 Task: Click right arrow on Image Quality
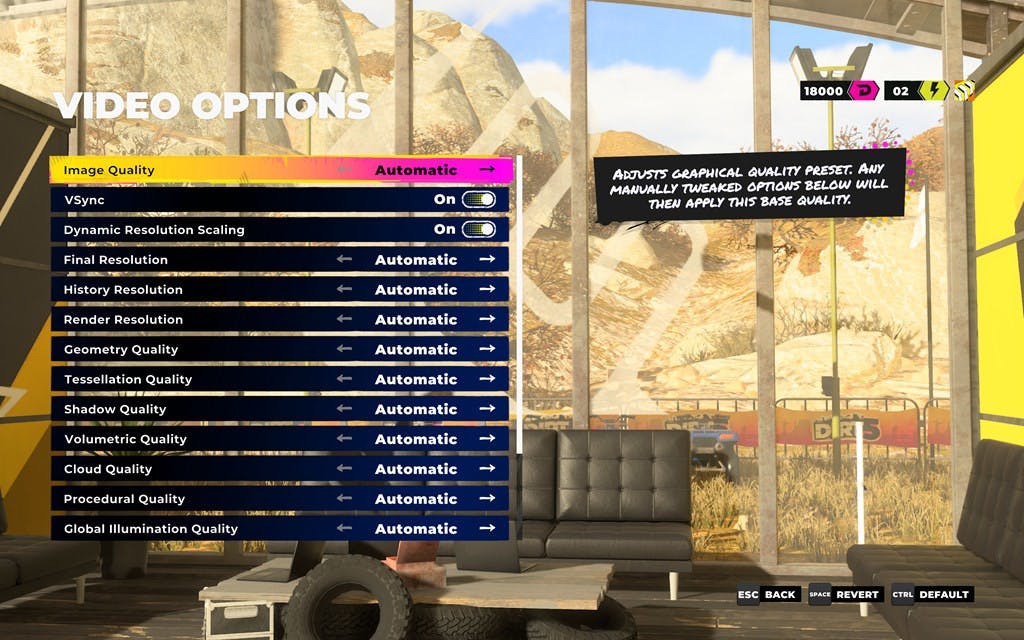tap(487, 170)
